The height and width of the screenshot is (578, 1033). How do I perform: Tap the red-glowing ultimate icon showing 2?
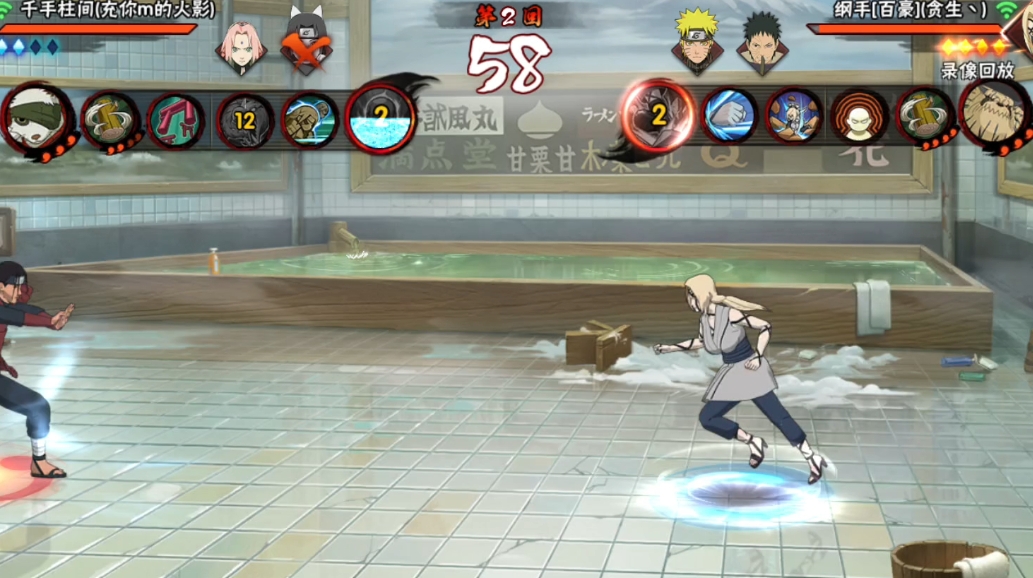click(658, 115)
